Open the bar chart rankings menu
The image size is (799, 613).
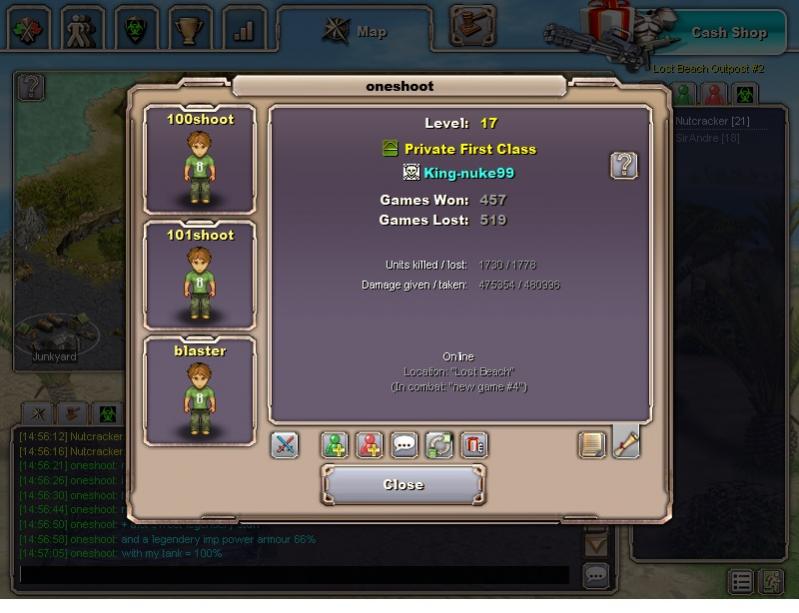tap(244, 29)
